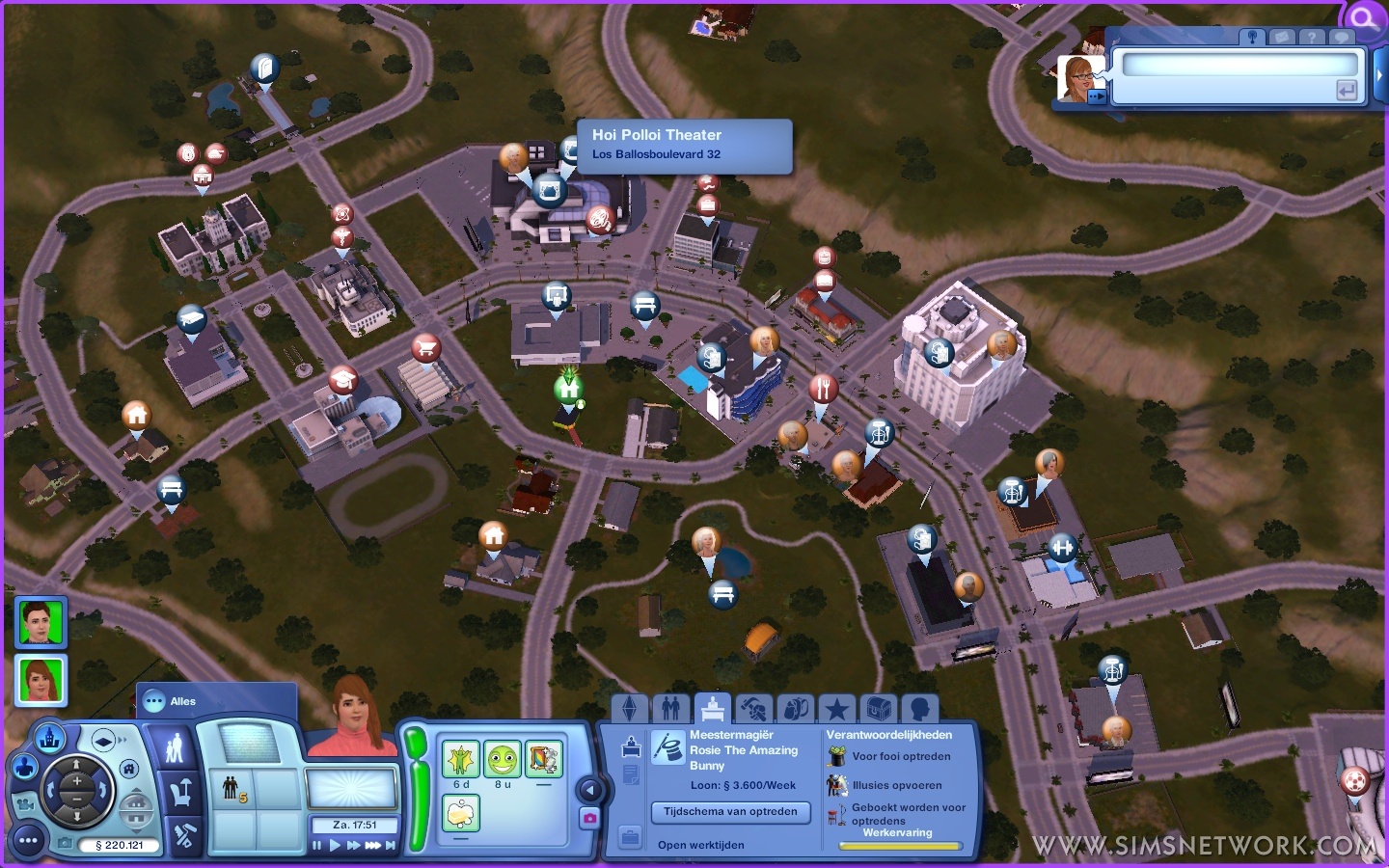Open the Tijdschema van optreden schedule
1389x868 pixels.
click(730, 812)
